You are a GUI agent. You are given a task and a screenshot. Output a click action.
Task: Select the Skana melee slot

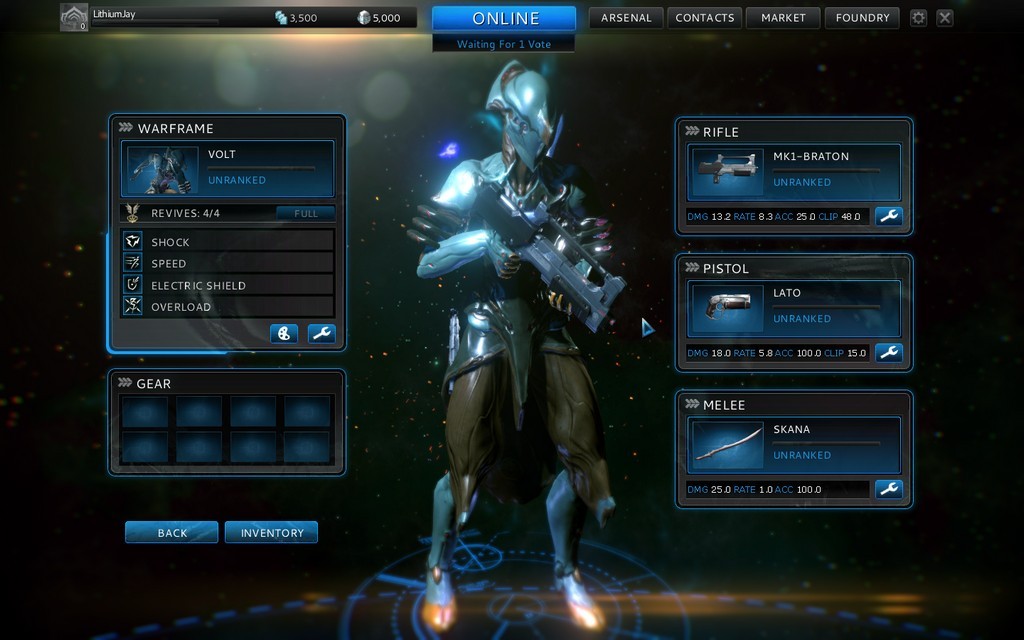794,443
